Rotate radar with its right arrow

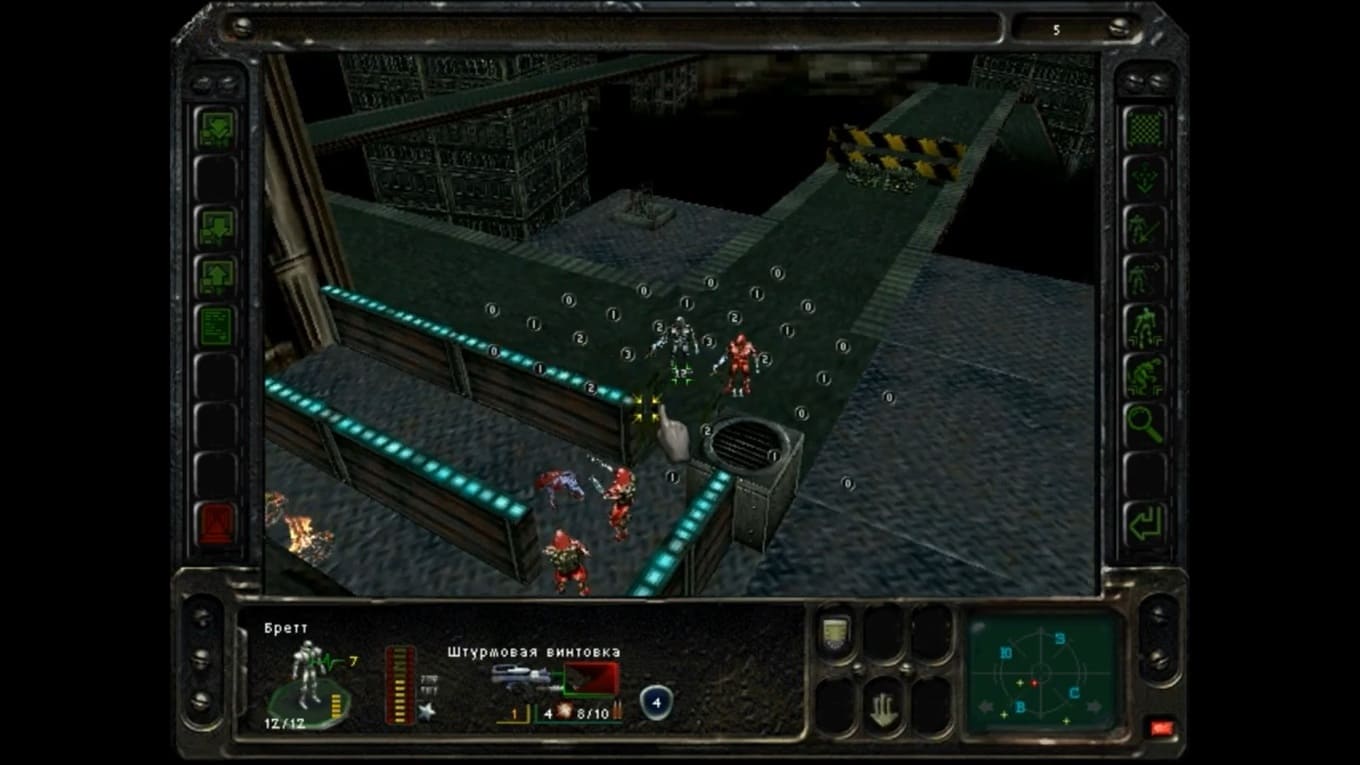pyautogui.click(x=1095, y=707)
